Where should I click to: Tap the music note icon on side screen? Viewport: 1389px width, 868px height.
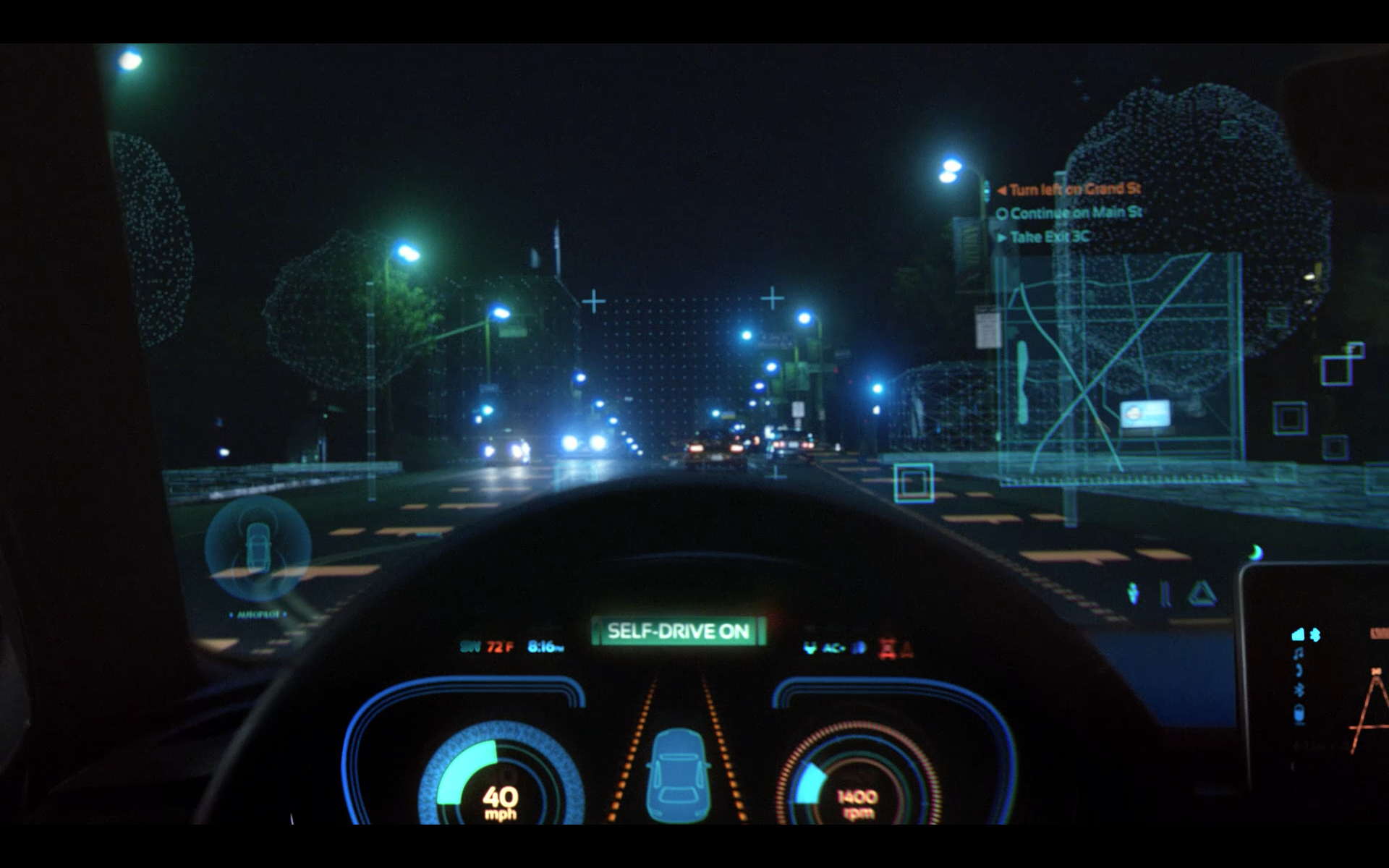1299,654
